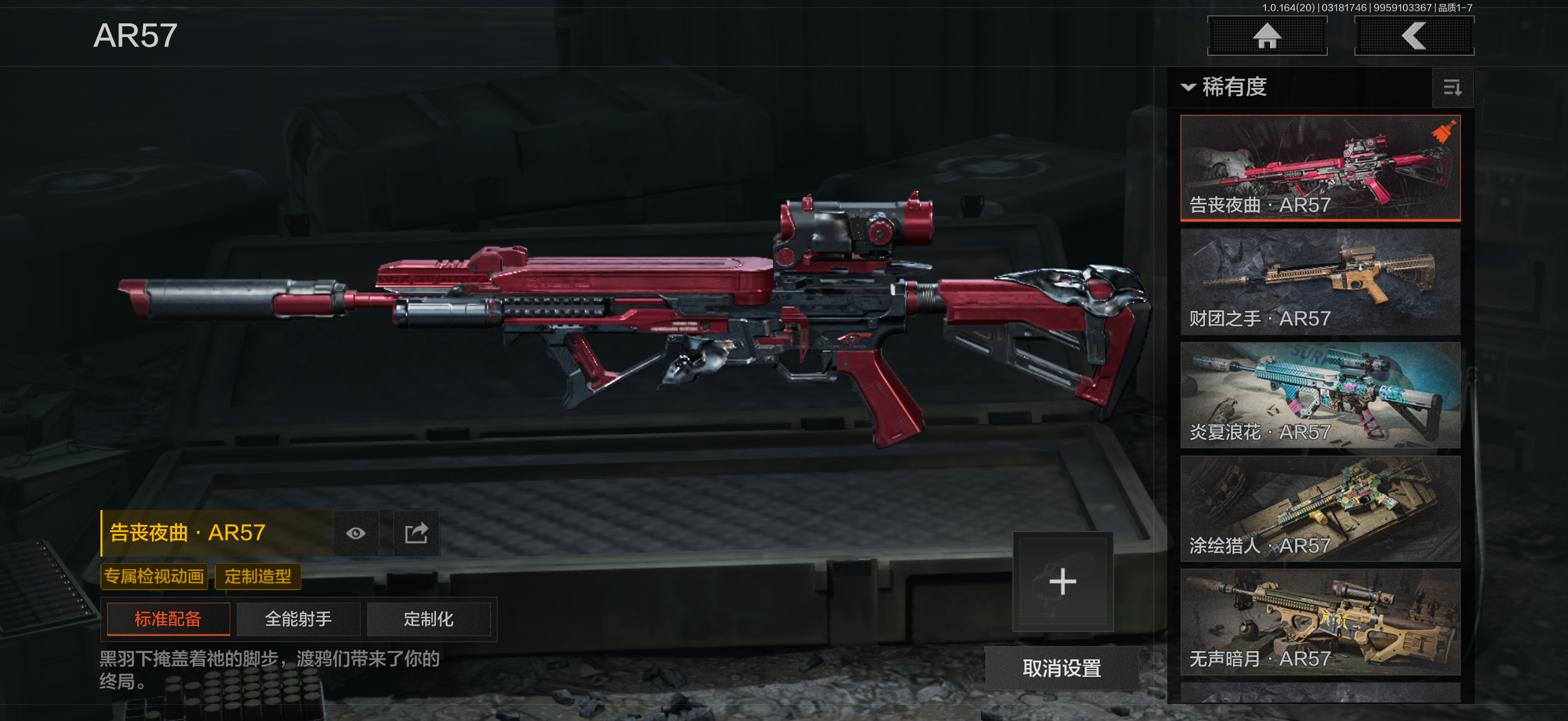Return to the home screen
This screenshot has height=721, width=1568.
coord(1267,36)
